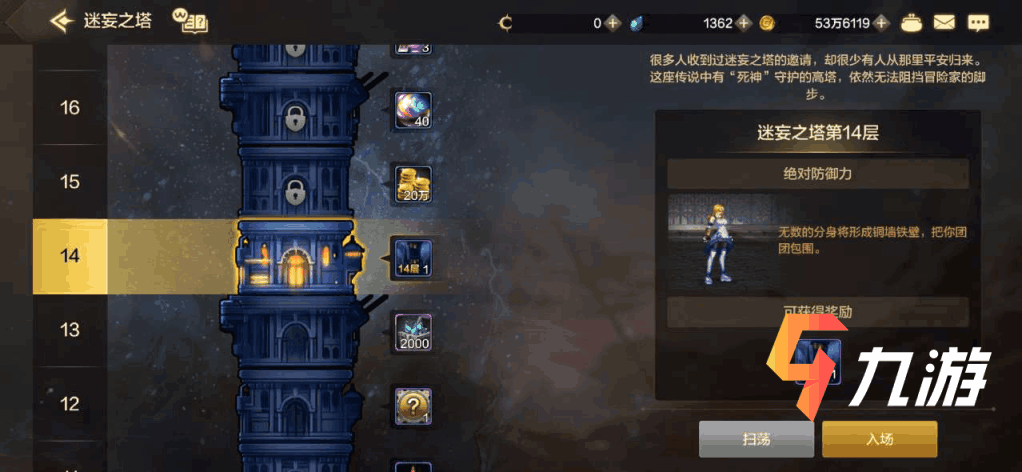Screen dimensions: 1022x472
Task: Select floor 16 in the floor list
Action: point(70,108)
